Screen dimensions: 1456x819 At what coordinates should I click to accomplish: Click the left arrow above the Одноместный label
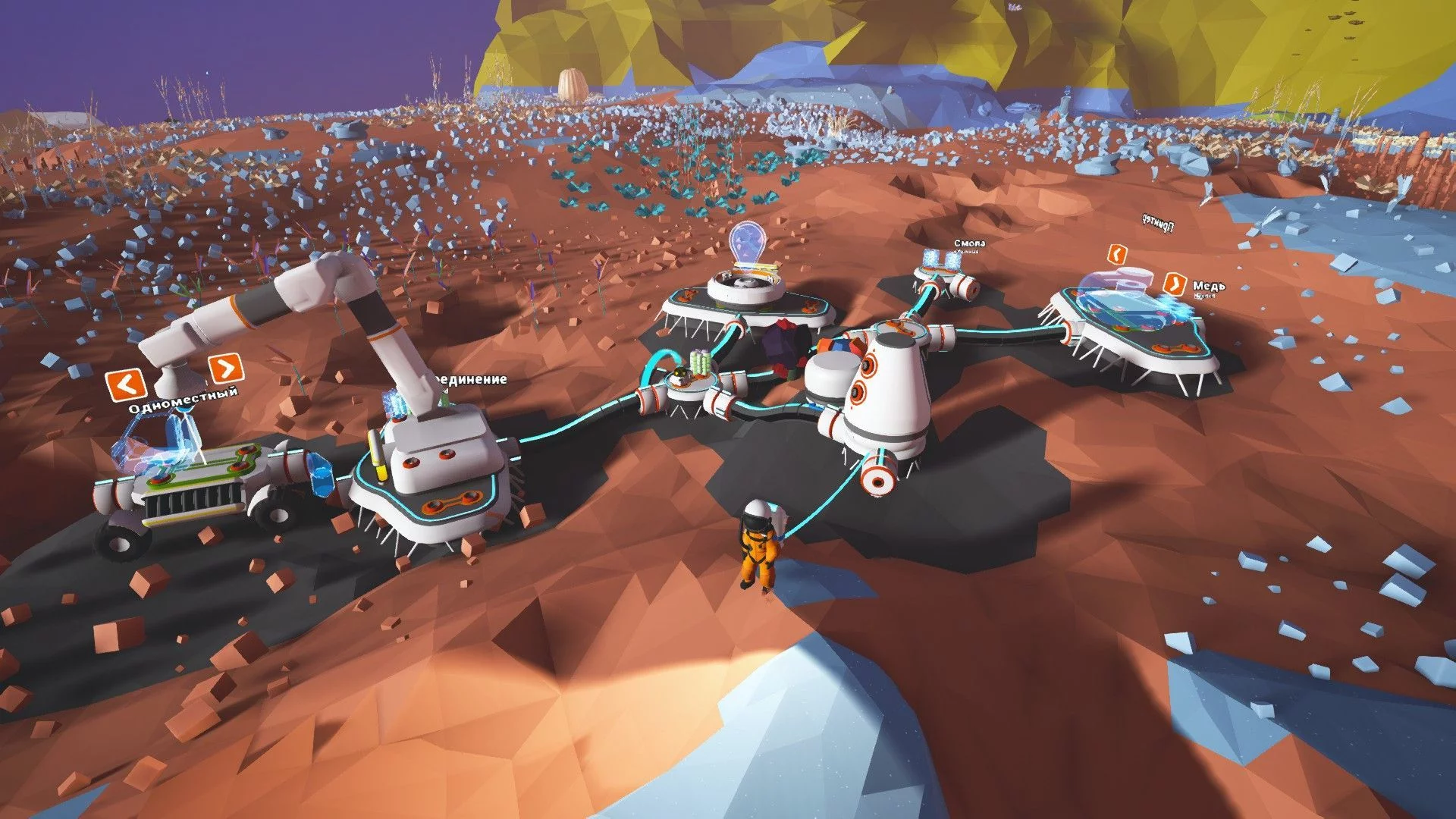click(x=127, y=384)
